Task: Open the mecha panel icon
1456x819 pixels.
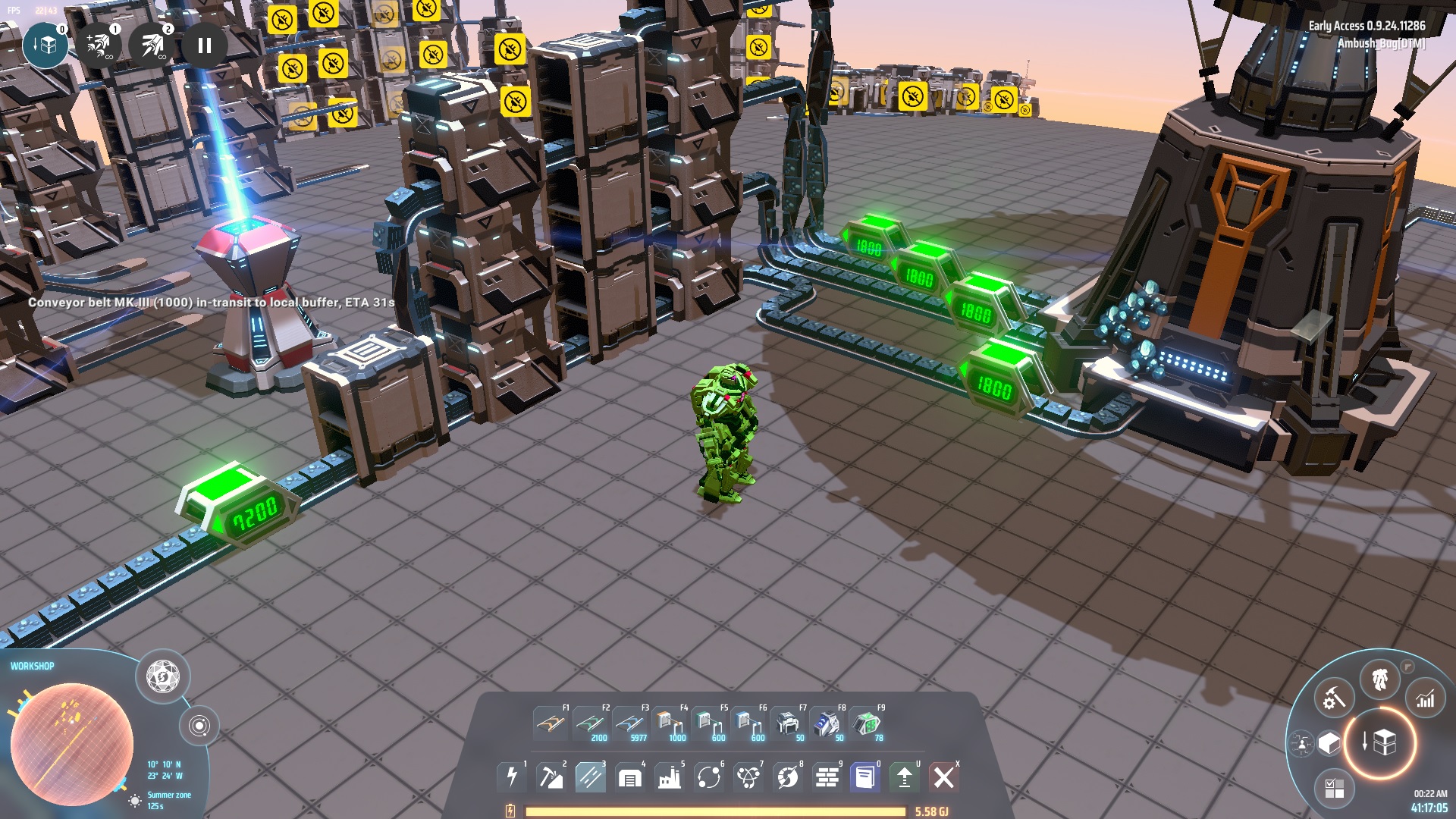Action: point(1380,680)
